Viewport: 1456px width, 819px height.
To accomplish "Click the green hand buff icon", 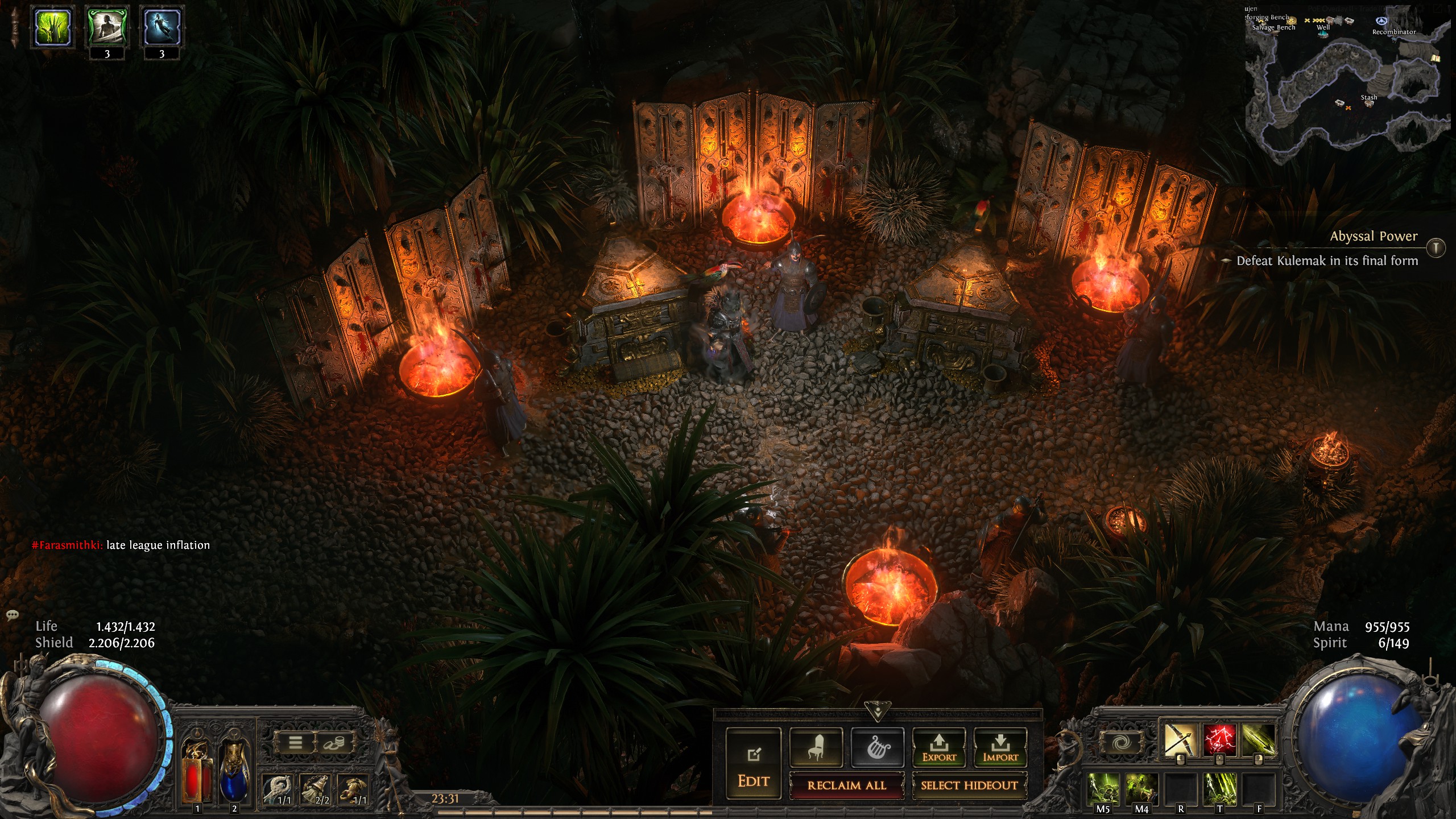I will point(53,27).
